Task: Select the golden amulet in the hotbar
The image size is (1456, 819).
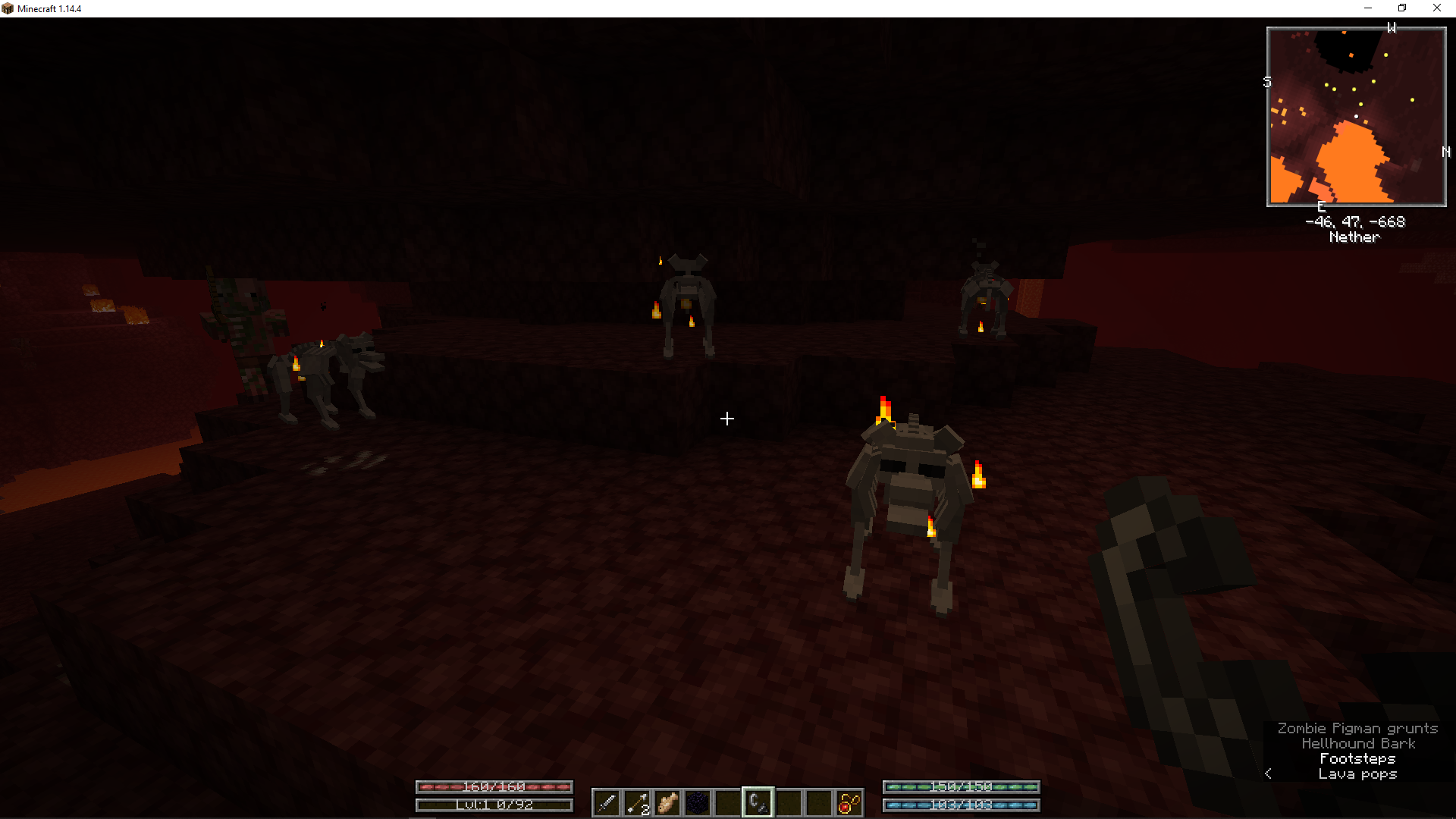Action: tap(849, 803)
